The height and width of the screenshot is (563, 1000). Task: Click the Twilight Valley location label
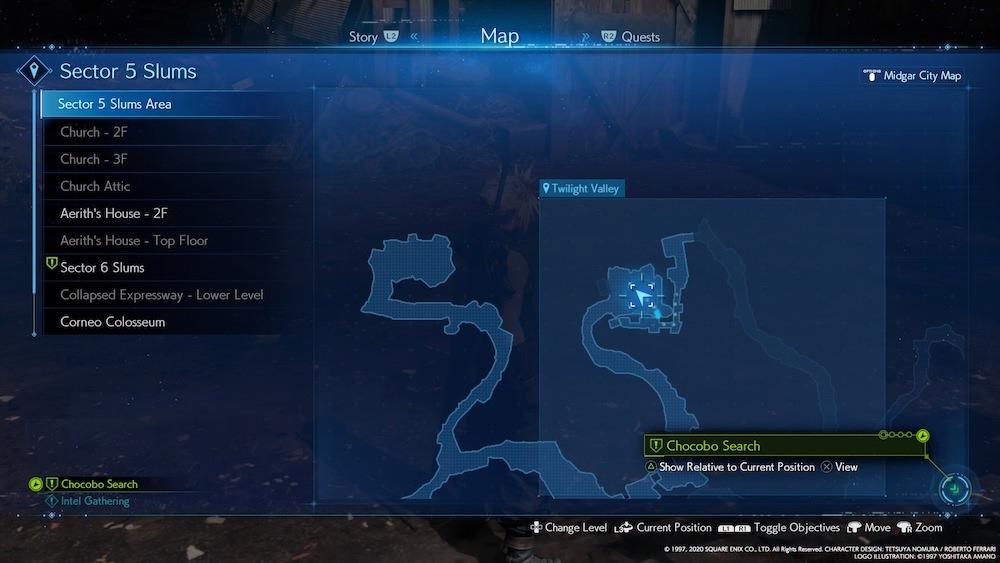click(x=582, y=188)
